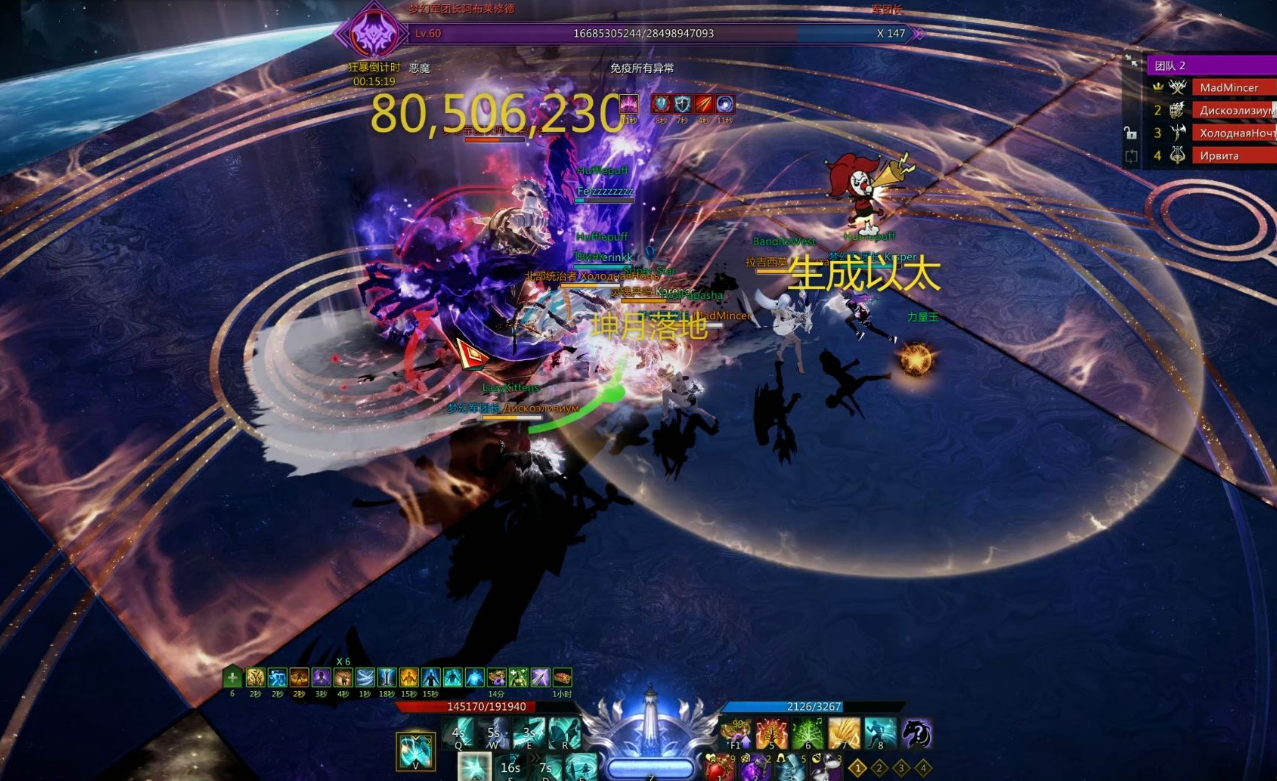1277x781 pixels.
Task: Use the item in slot 5
Action: [x=773, y=733]
